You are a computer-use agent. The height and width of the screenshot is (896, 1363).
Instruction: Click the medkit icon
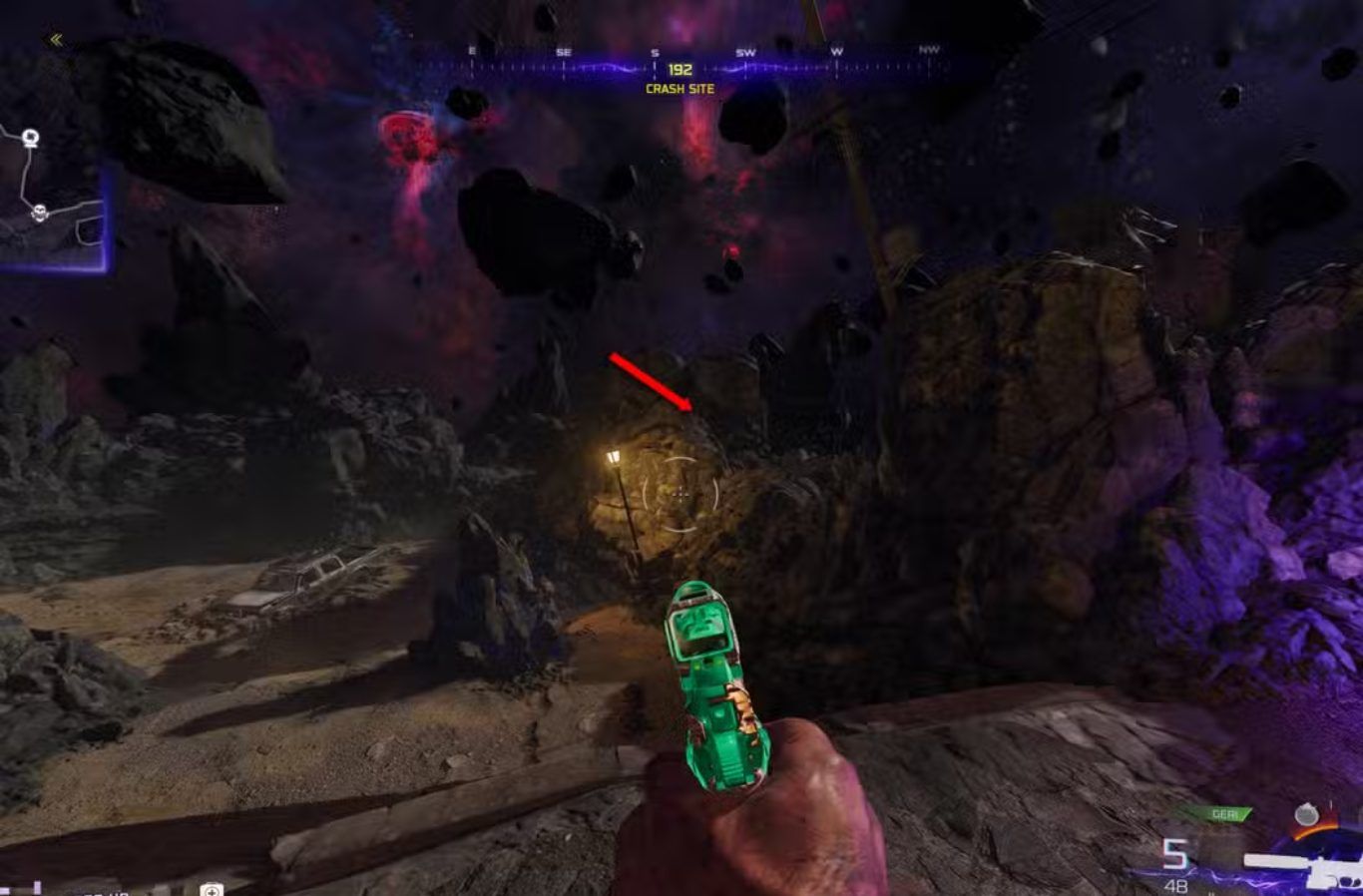point(211,889)
